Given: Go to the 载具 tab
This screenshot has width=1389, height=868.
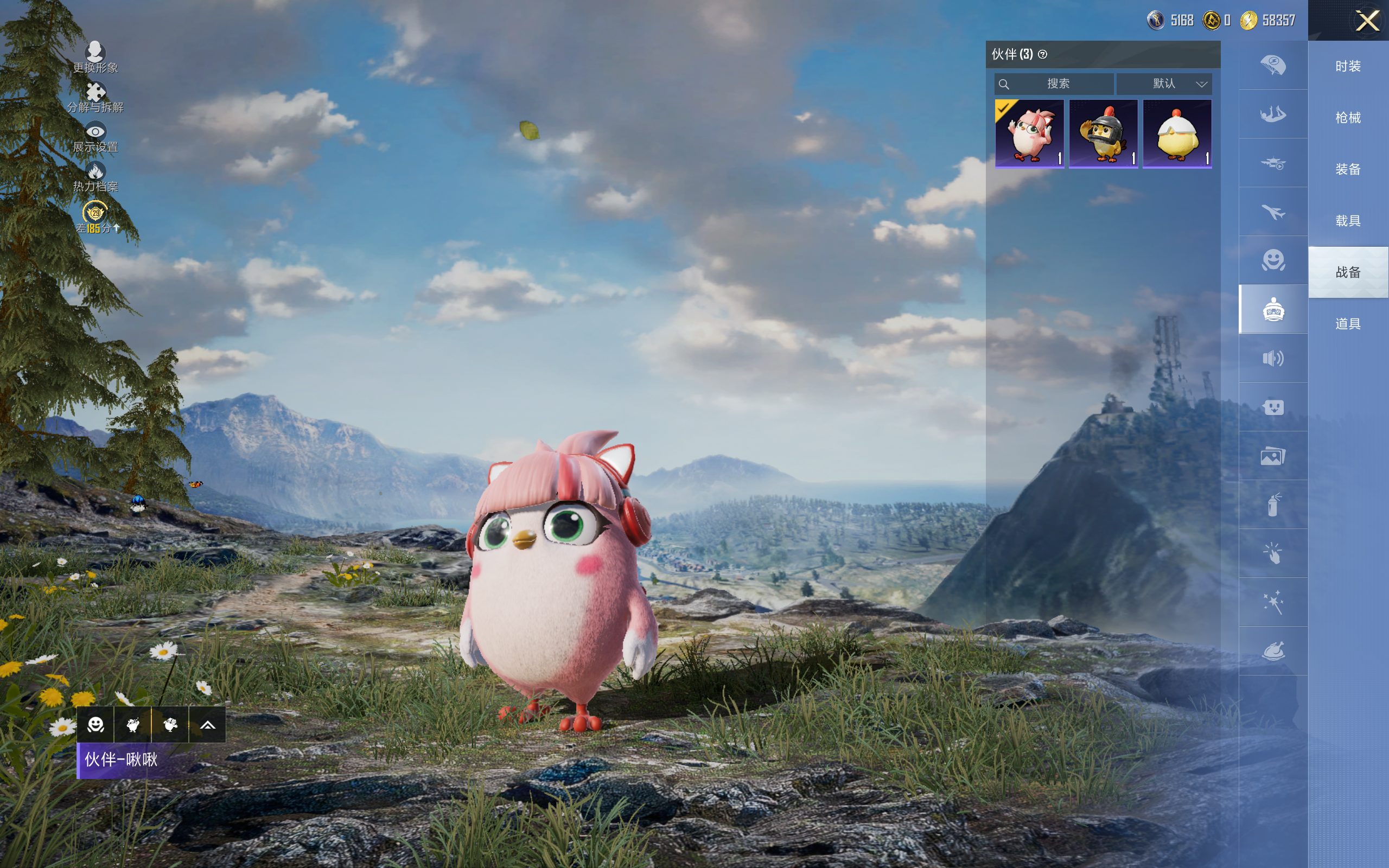Looking at the screenshot, I should point(1348,221).
